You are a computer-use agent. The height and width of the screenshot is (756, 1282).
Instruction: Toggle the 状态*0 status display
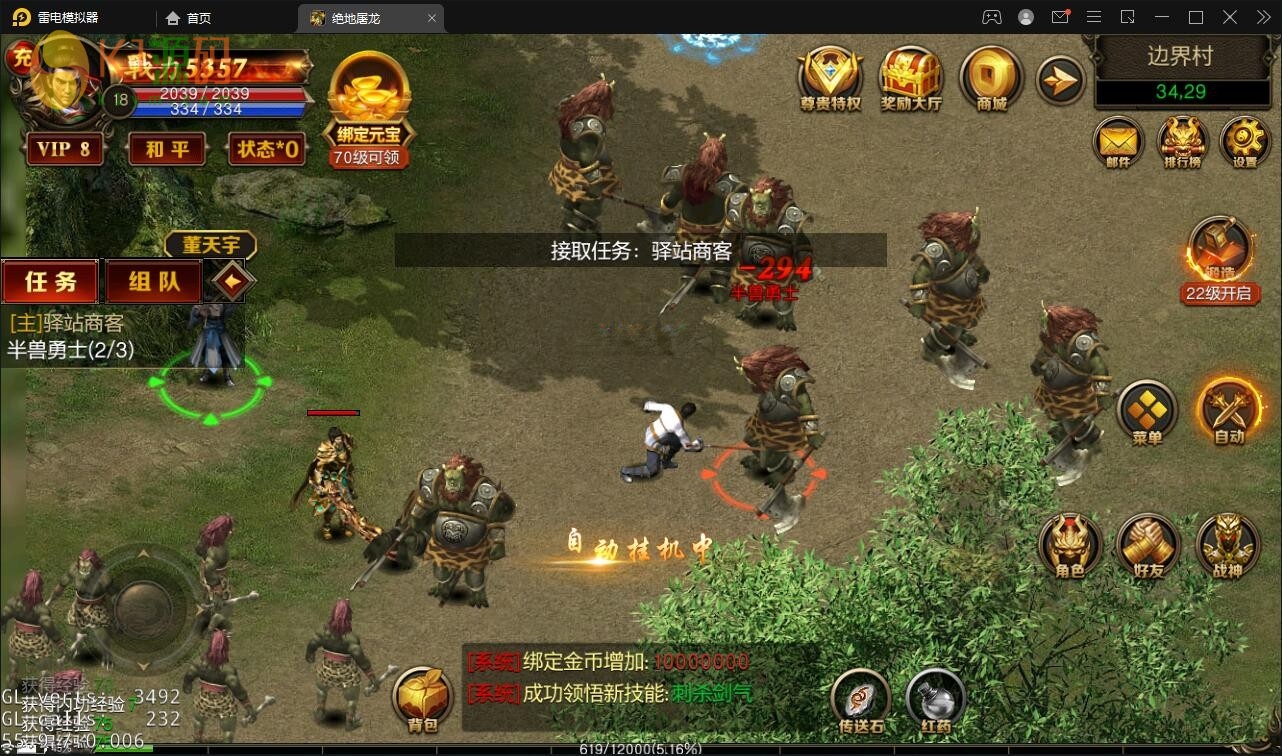point(267,148)
